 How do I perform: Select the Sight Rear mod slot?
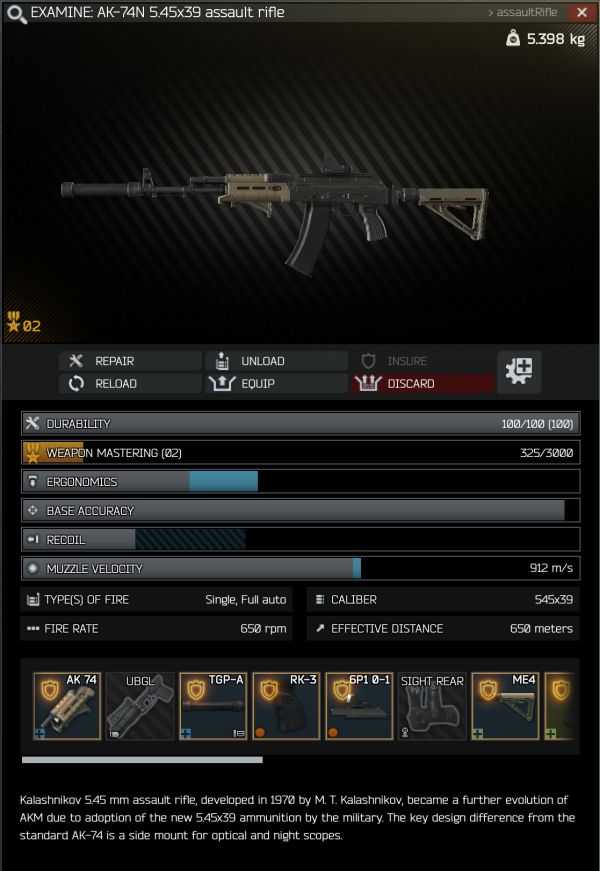[x=432, y=706]
